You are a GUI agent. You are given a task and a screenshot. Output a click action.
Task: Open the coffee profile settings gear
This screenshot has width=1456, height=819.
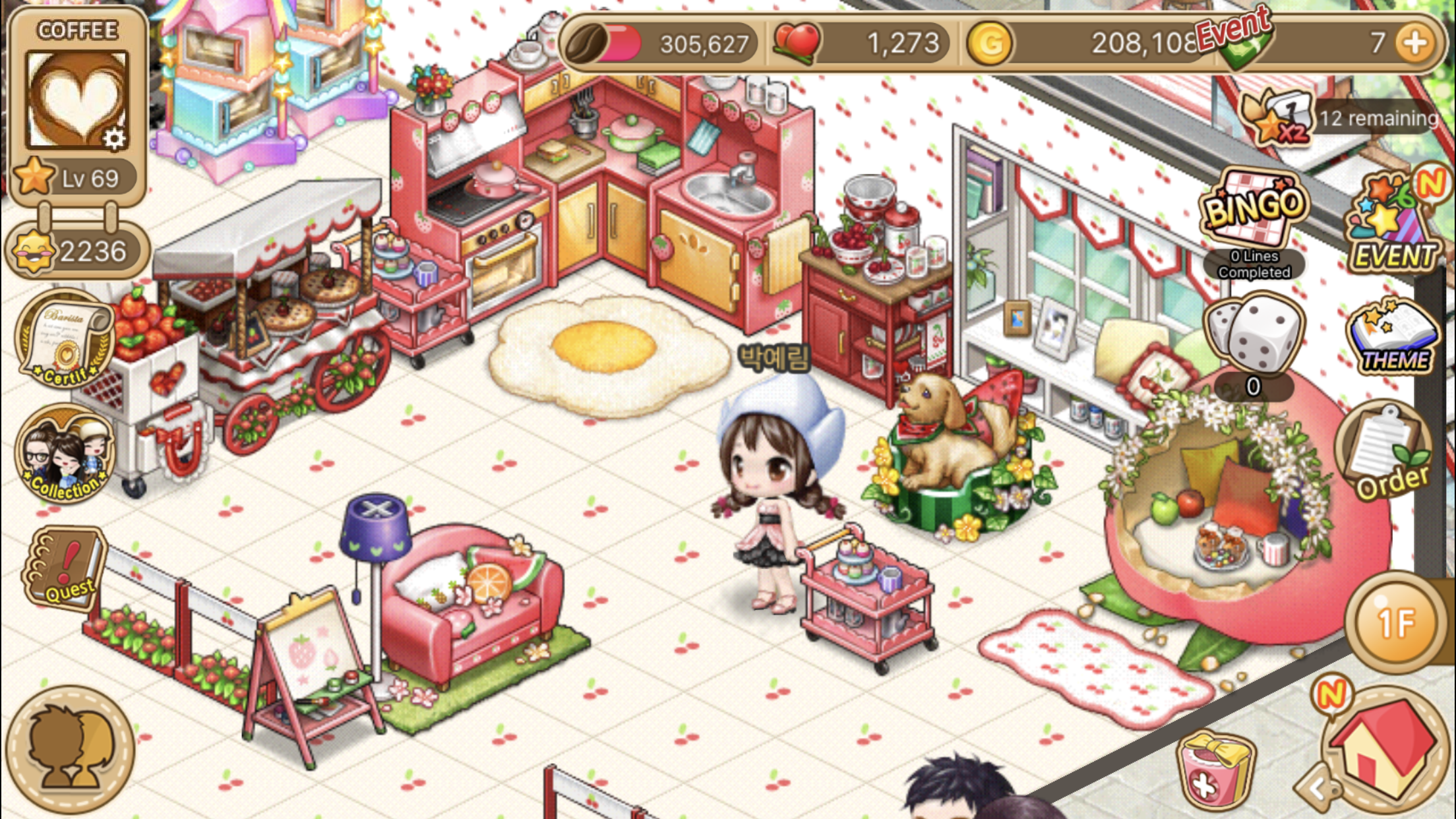(x=115, y=138)
